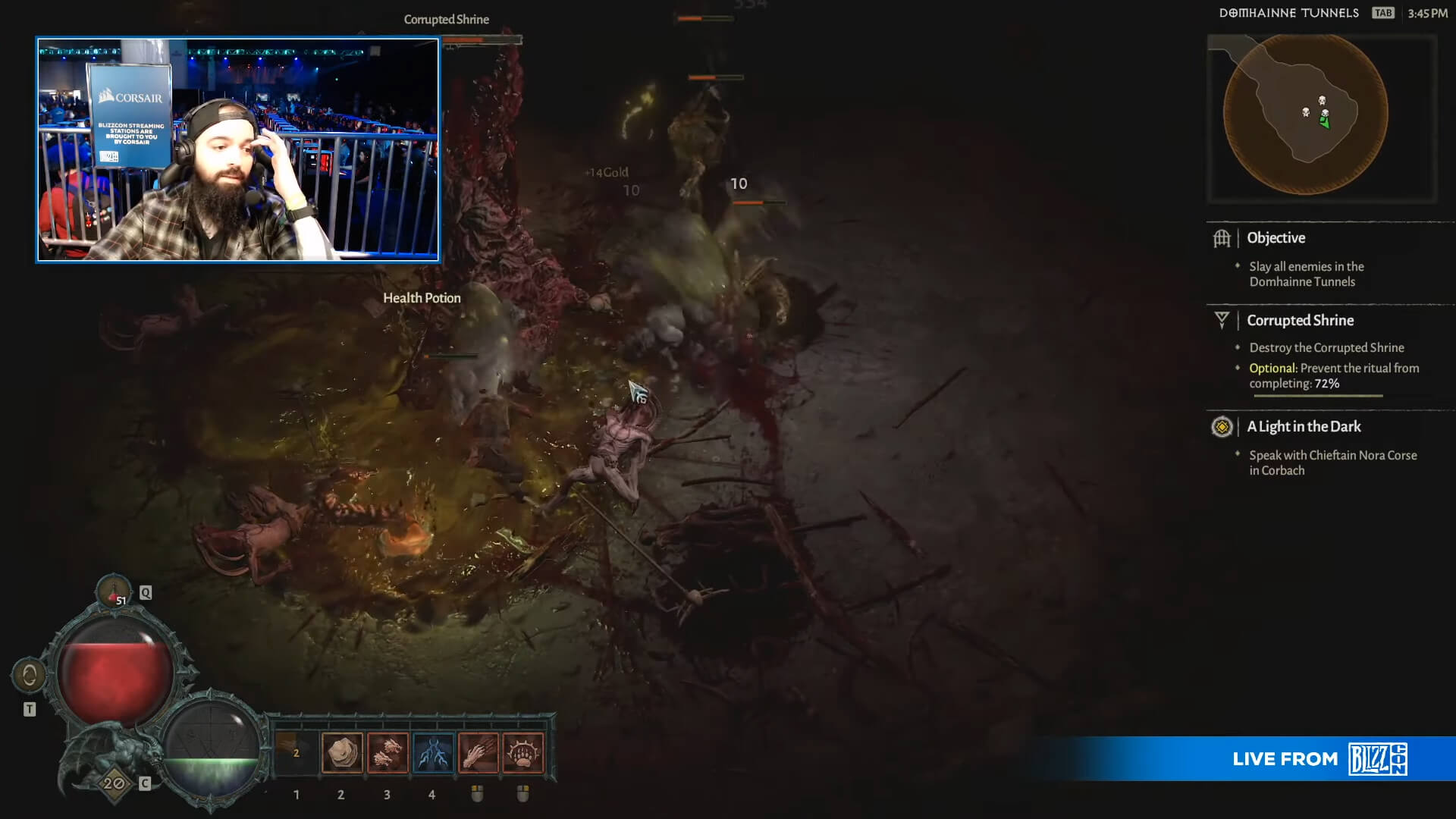Collapse the Corrupted Shrine tracker entry
Screen dimensions: 1456x819
(x=1301, y=320)
